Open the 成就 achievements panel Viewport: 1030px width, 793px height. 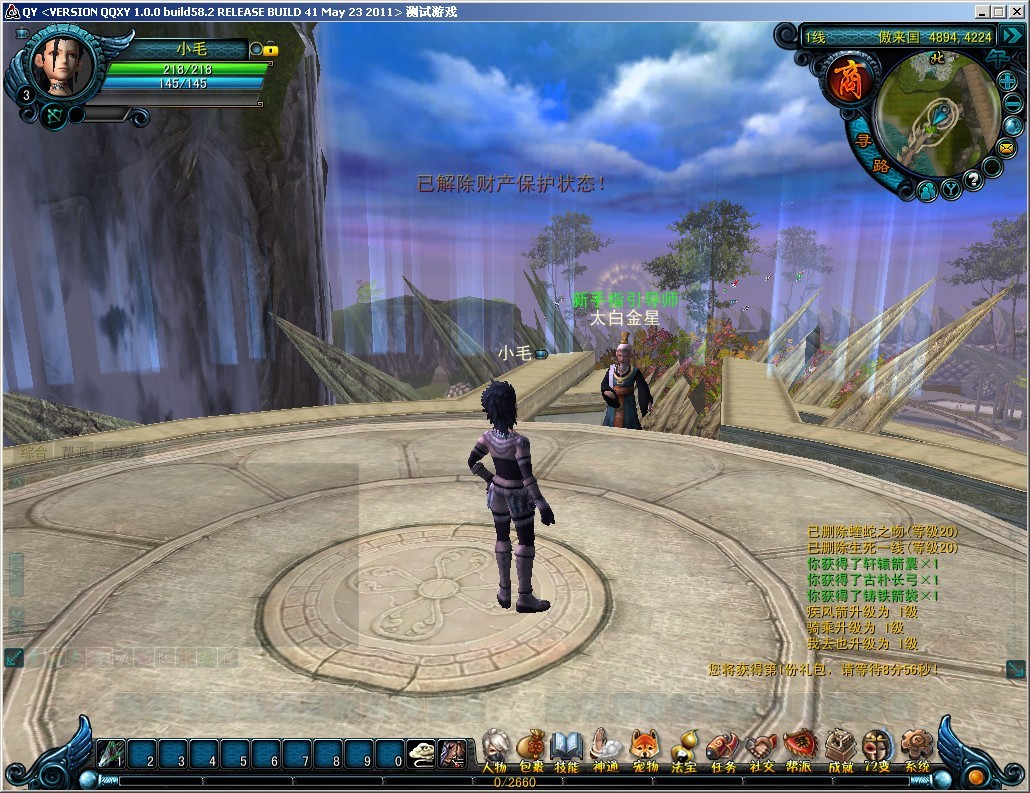[x=840, y=749]
